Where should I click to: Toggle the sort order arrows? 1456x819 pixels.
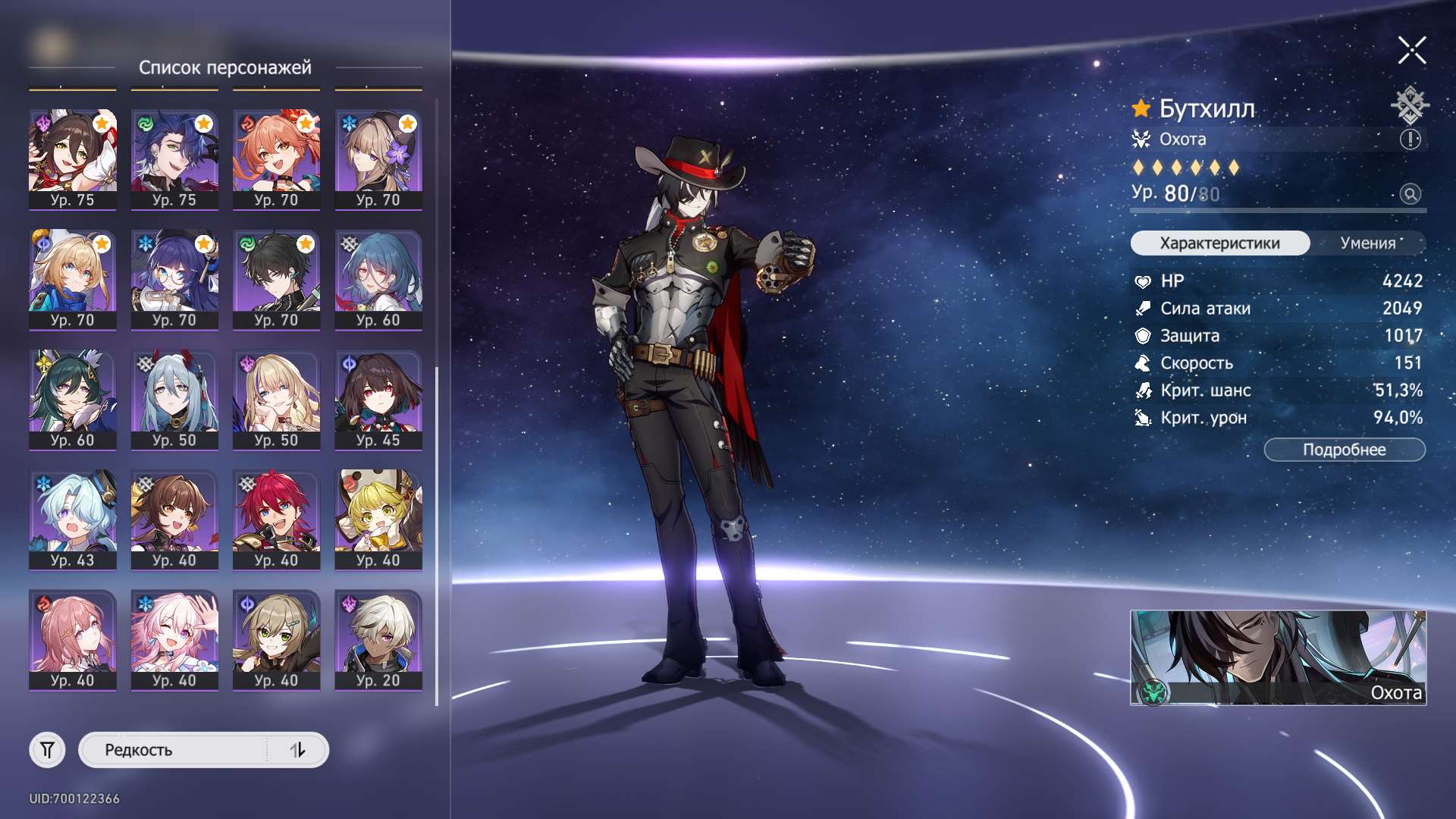pyautogui.click(x=297, y=750)
